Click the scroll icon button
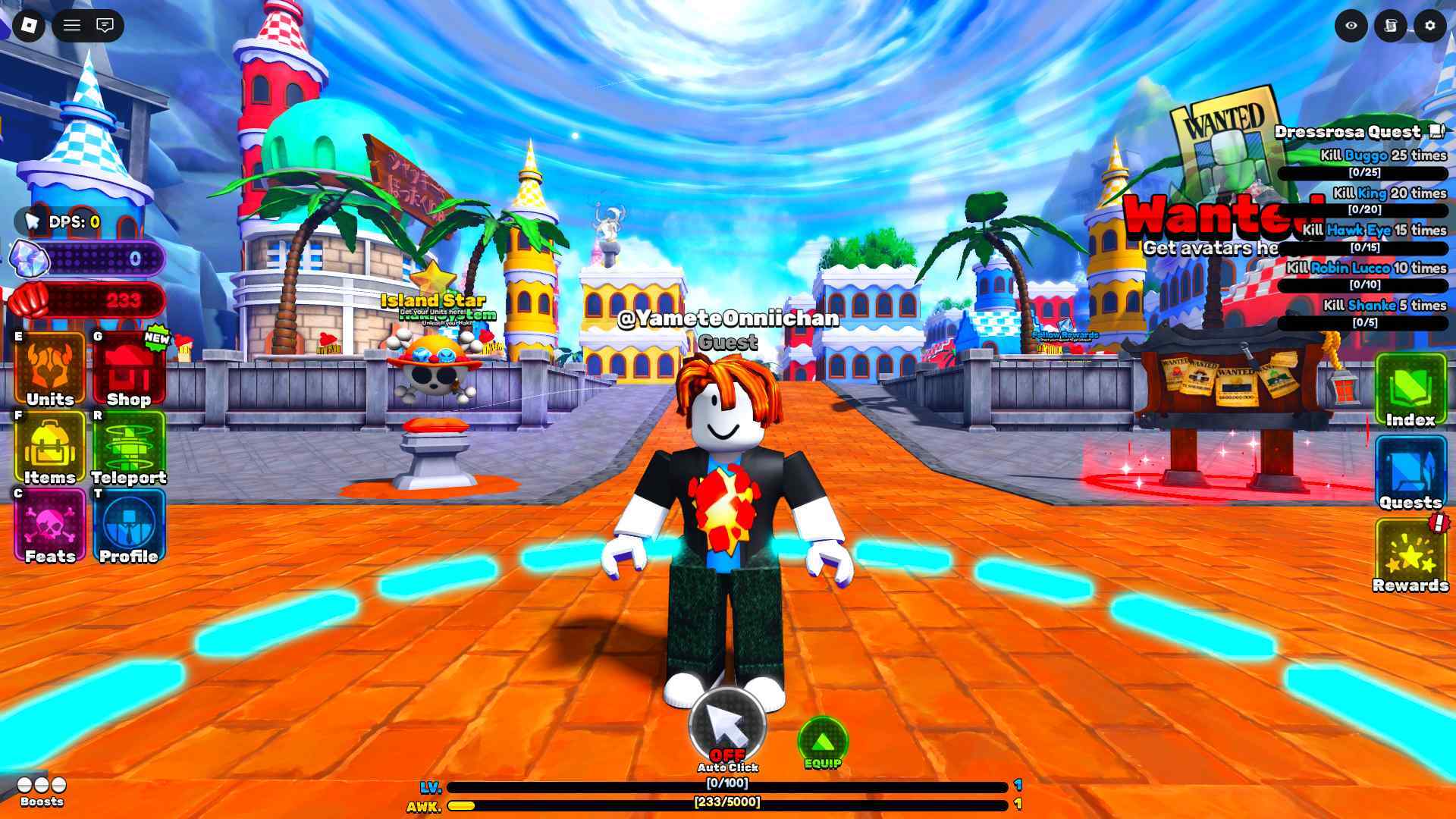This screenshot has height=819, width=1456. click(x=1391, y=26)
